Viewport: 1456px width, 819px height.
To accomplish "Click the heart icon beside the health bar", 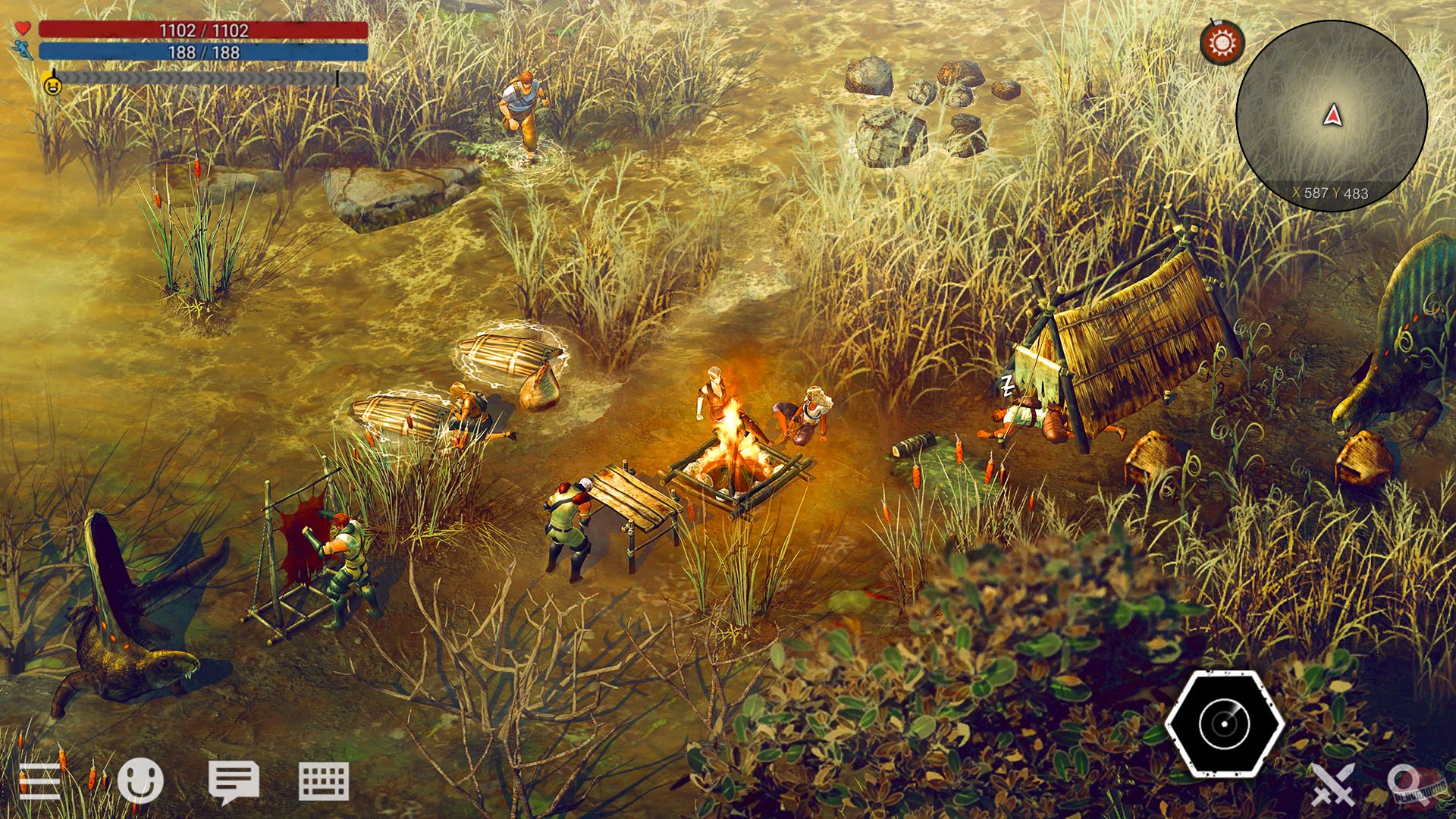I will 23,29.
